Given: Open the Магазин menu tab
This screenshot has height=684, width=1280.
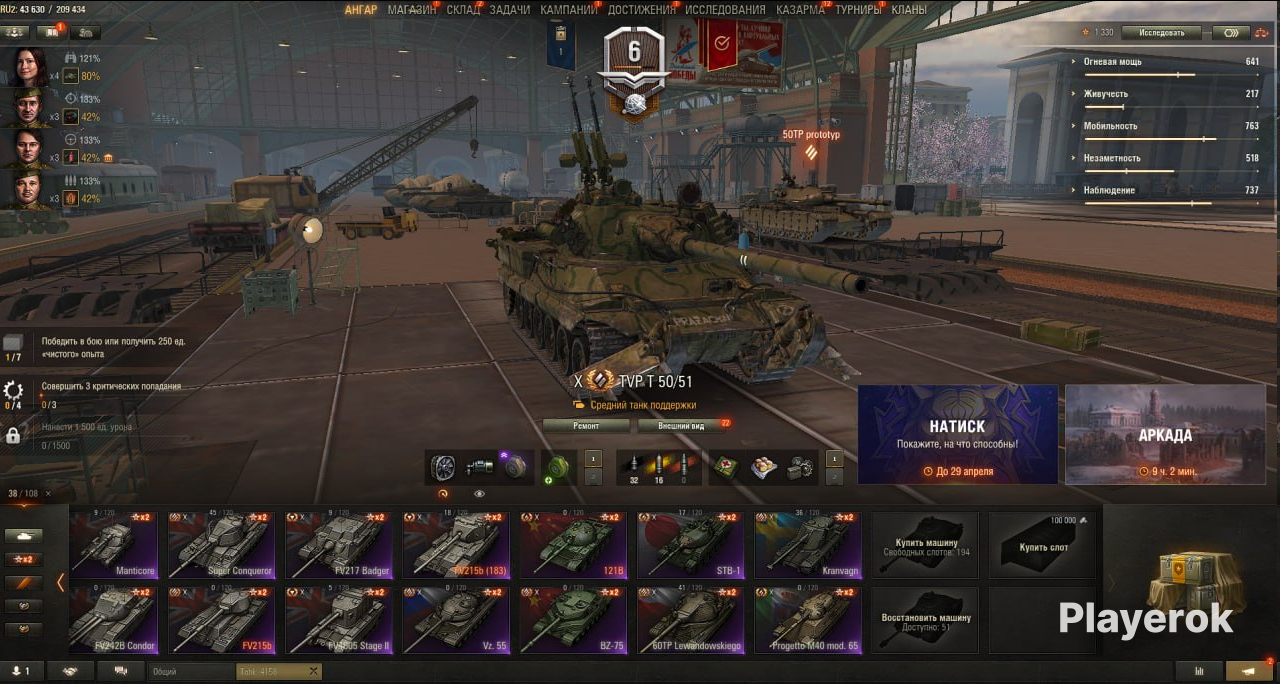Looking at the screenshot, I should (x=412, y=10).
